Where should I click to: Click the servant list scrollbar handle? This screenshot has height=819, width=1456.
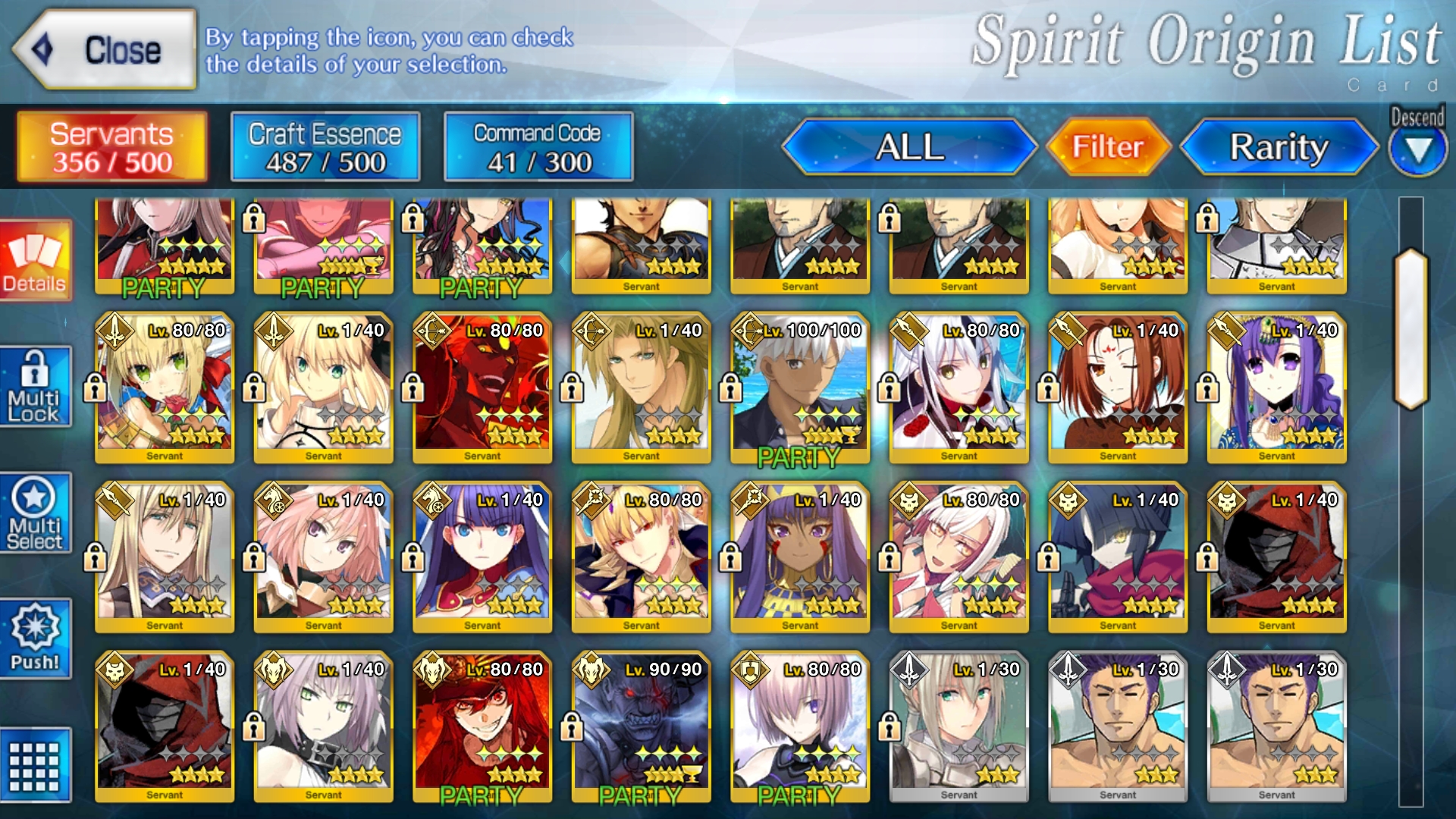pyautogui.click(x=1410, y=329)
